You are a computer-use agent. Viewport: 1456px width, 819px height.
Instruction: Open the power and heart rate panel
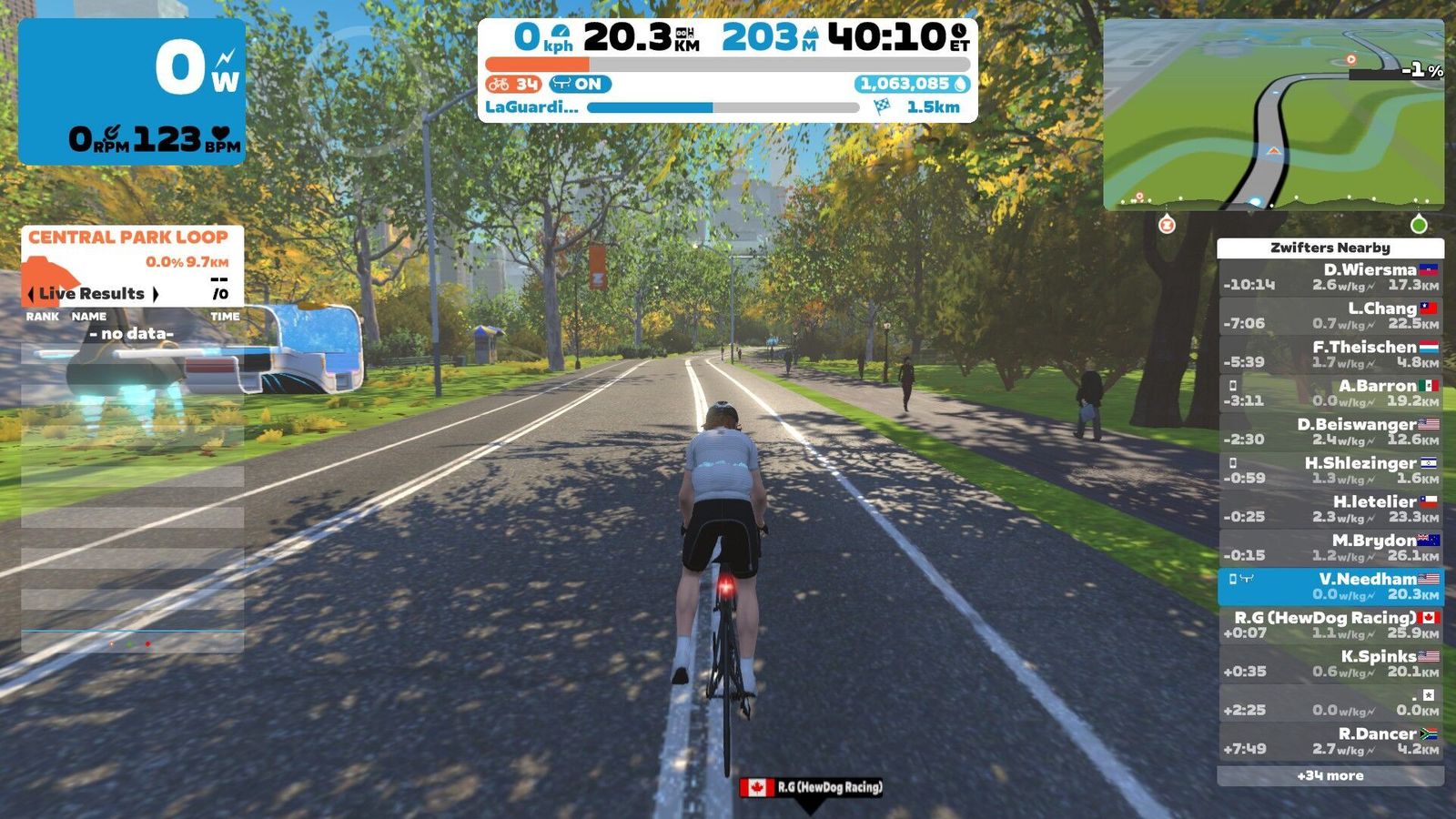132,91
